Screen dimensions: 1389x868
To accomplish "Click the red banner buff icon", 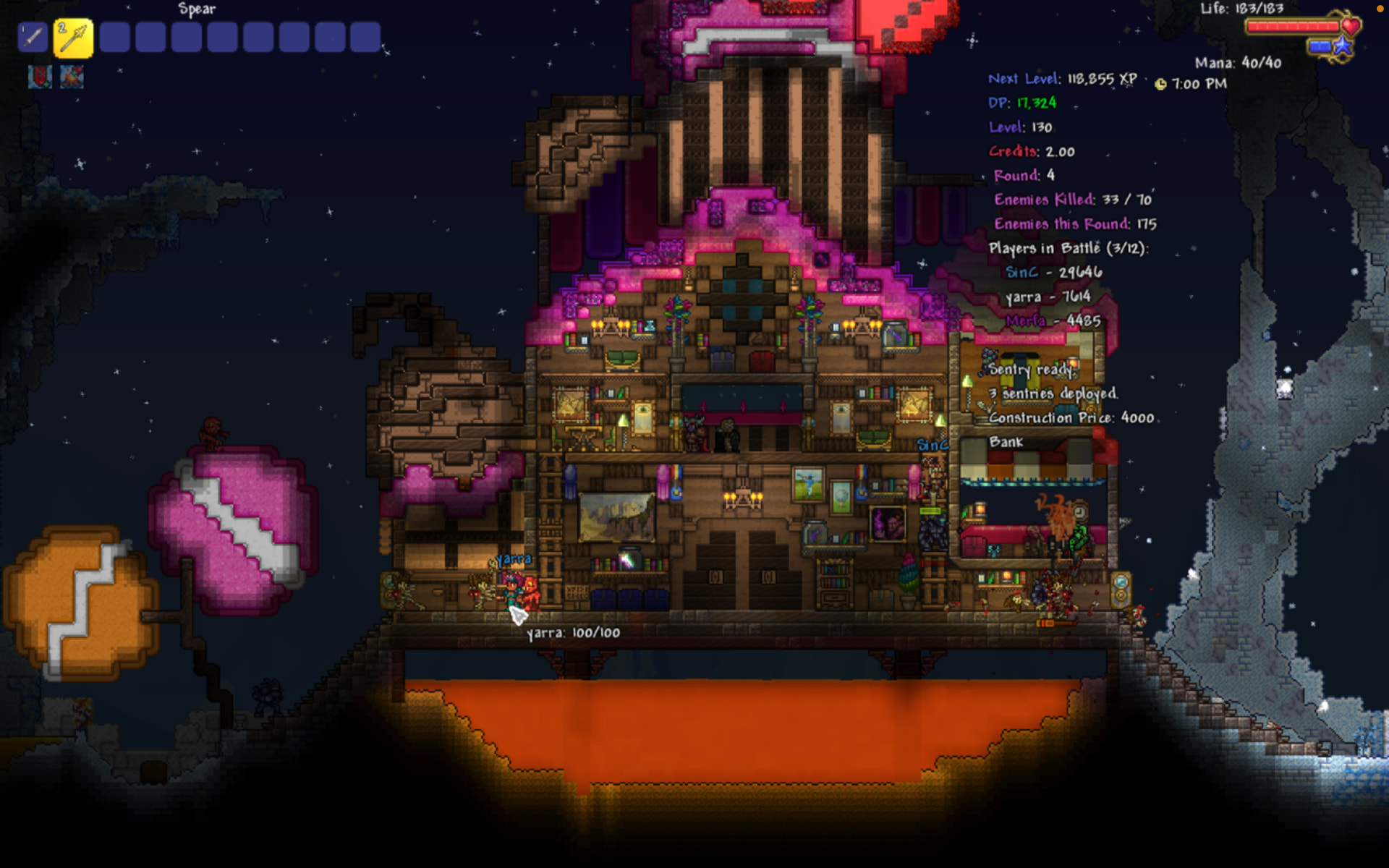I will point(40,77).
